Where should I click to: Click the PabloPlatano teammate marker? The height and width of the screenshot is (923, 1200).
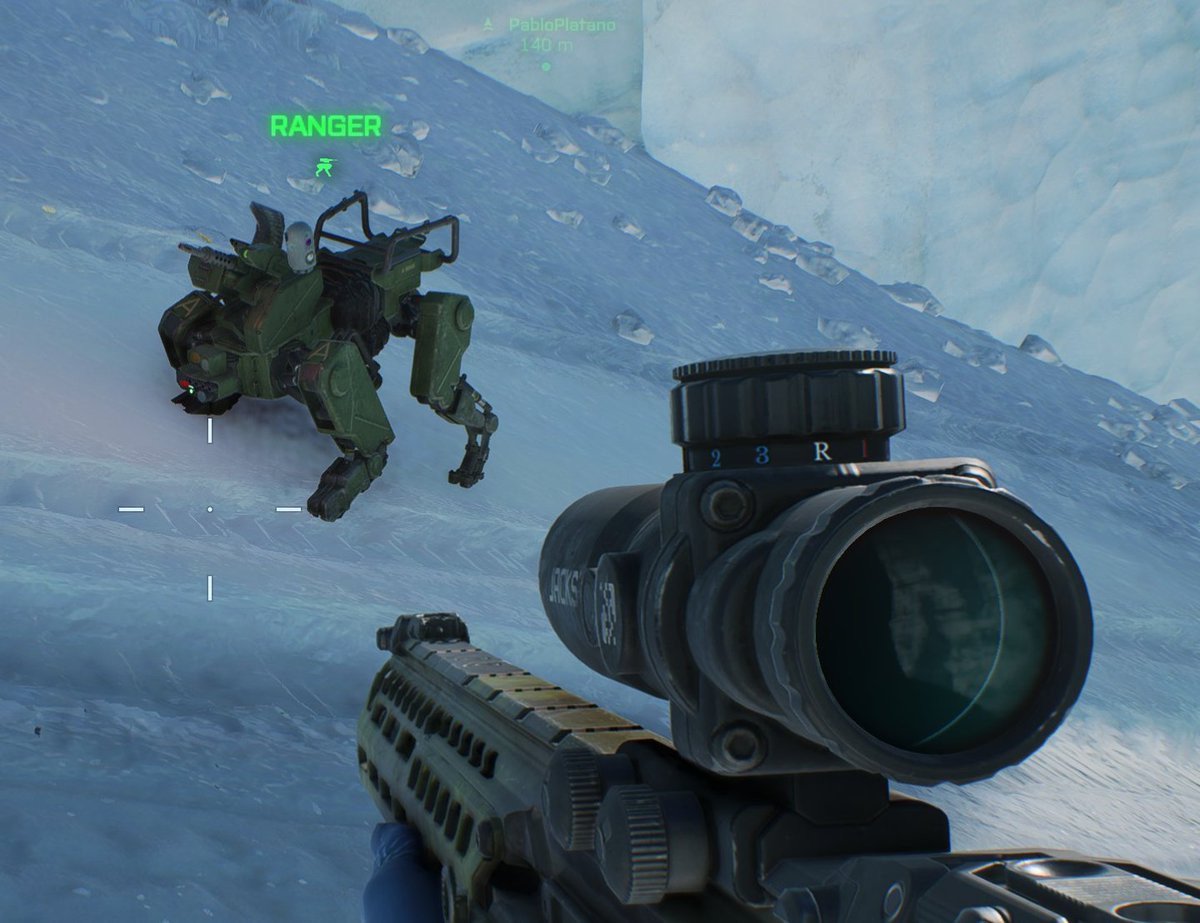(x=546, y=67)
